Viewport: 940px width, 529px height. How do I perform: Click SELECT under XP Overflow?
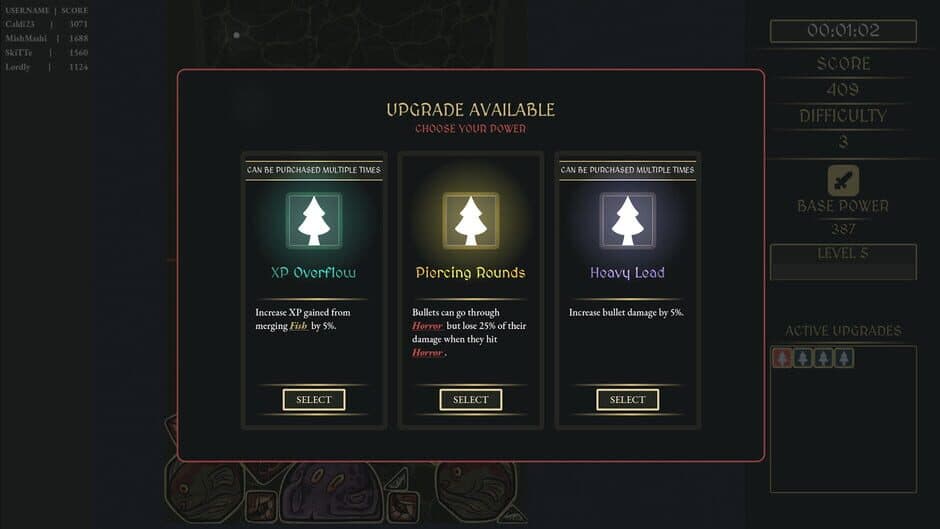click(x=314, y=400)
